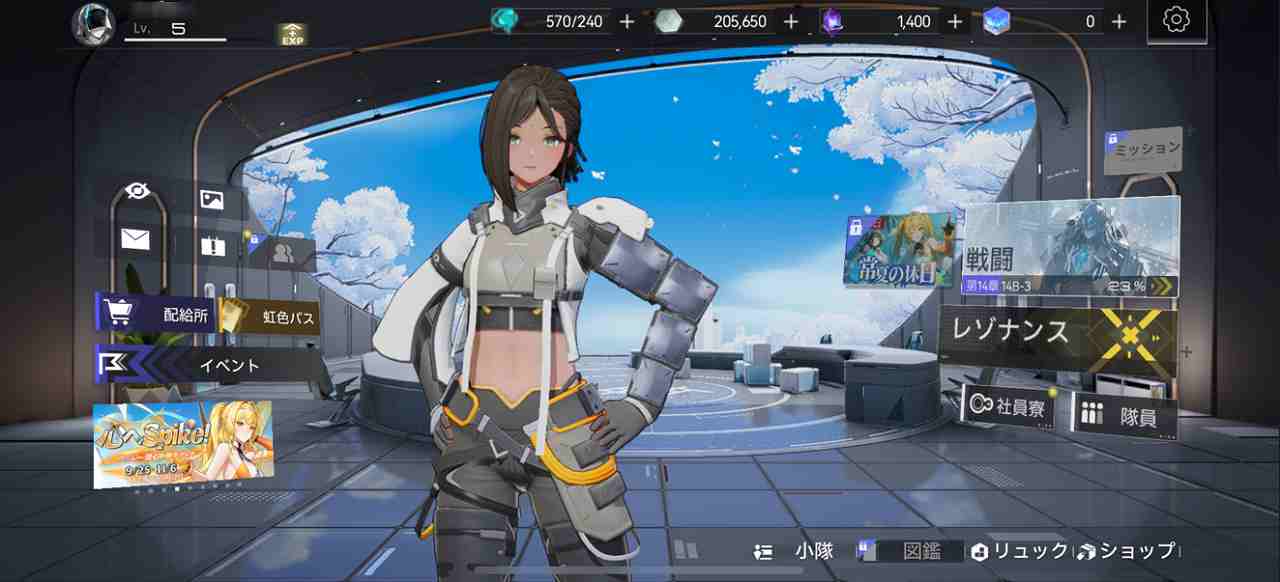The image size is (1280, 582).
Task: Open the settings gear menu
Action: [1176, 20]
